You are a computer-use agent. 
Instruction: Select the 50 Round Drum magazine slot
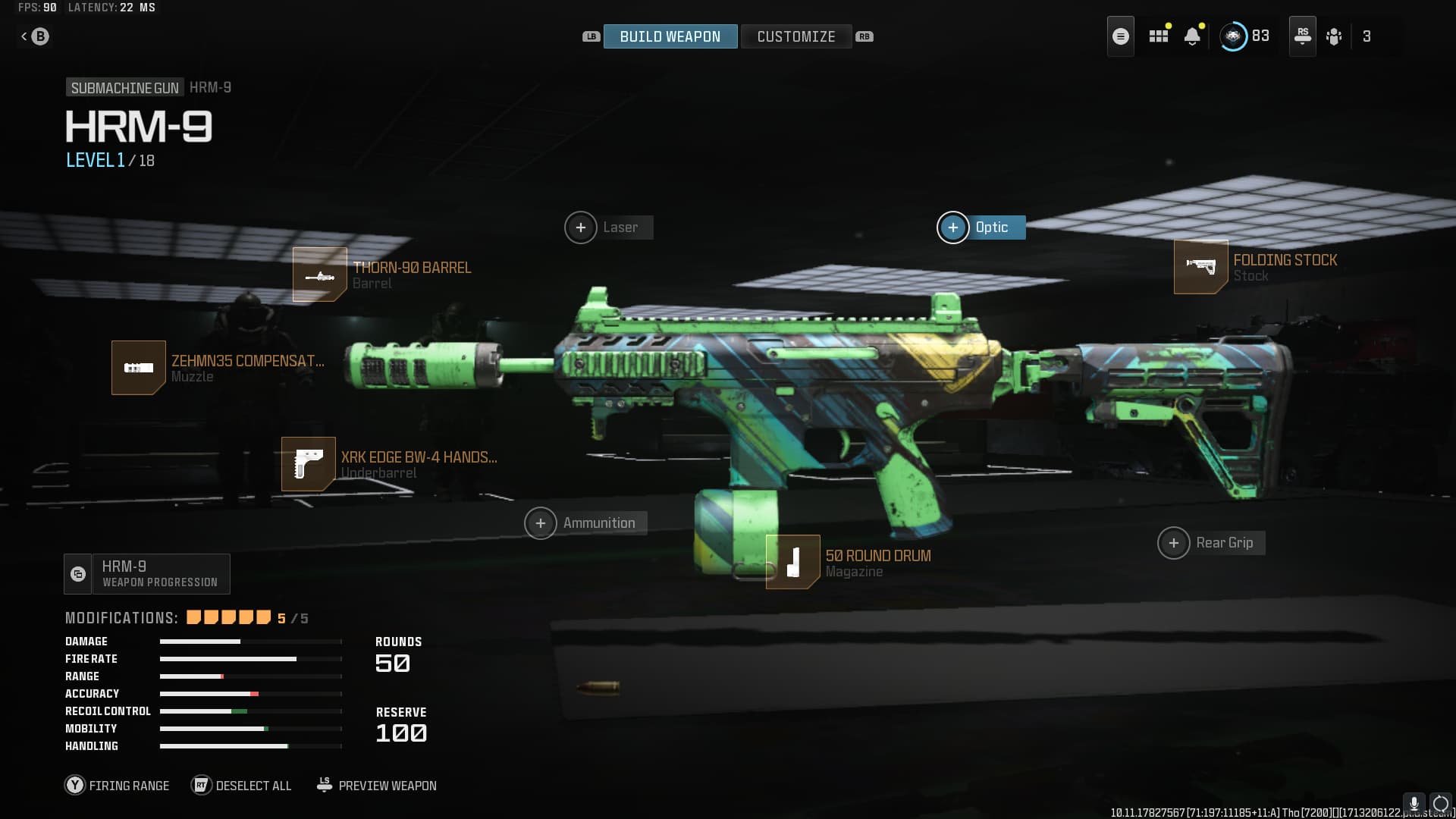coord(792,562)
